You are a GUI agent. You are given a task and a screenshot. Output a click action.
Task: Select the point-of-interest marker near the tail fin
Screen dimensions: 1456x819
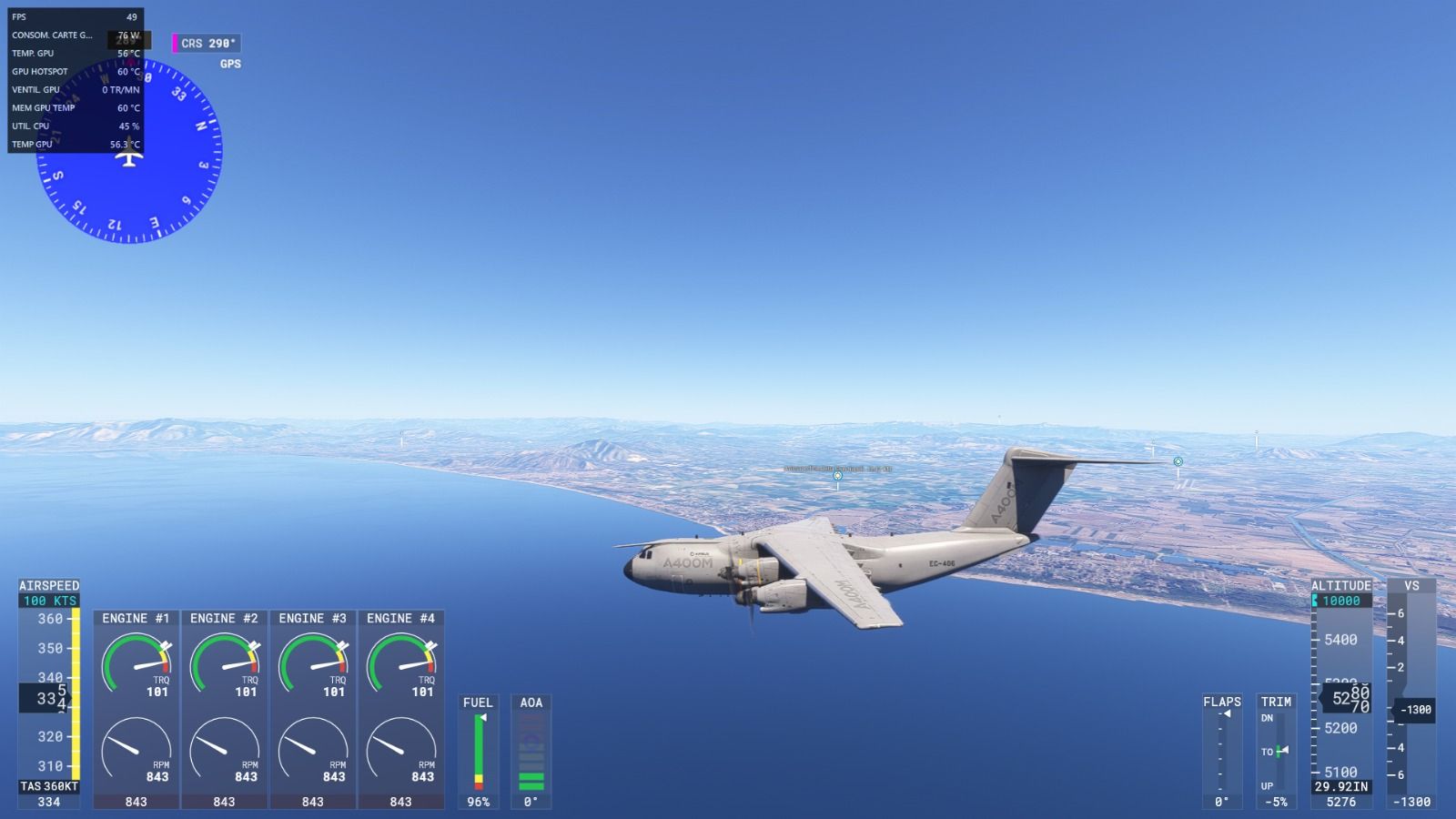point(1178,461)
